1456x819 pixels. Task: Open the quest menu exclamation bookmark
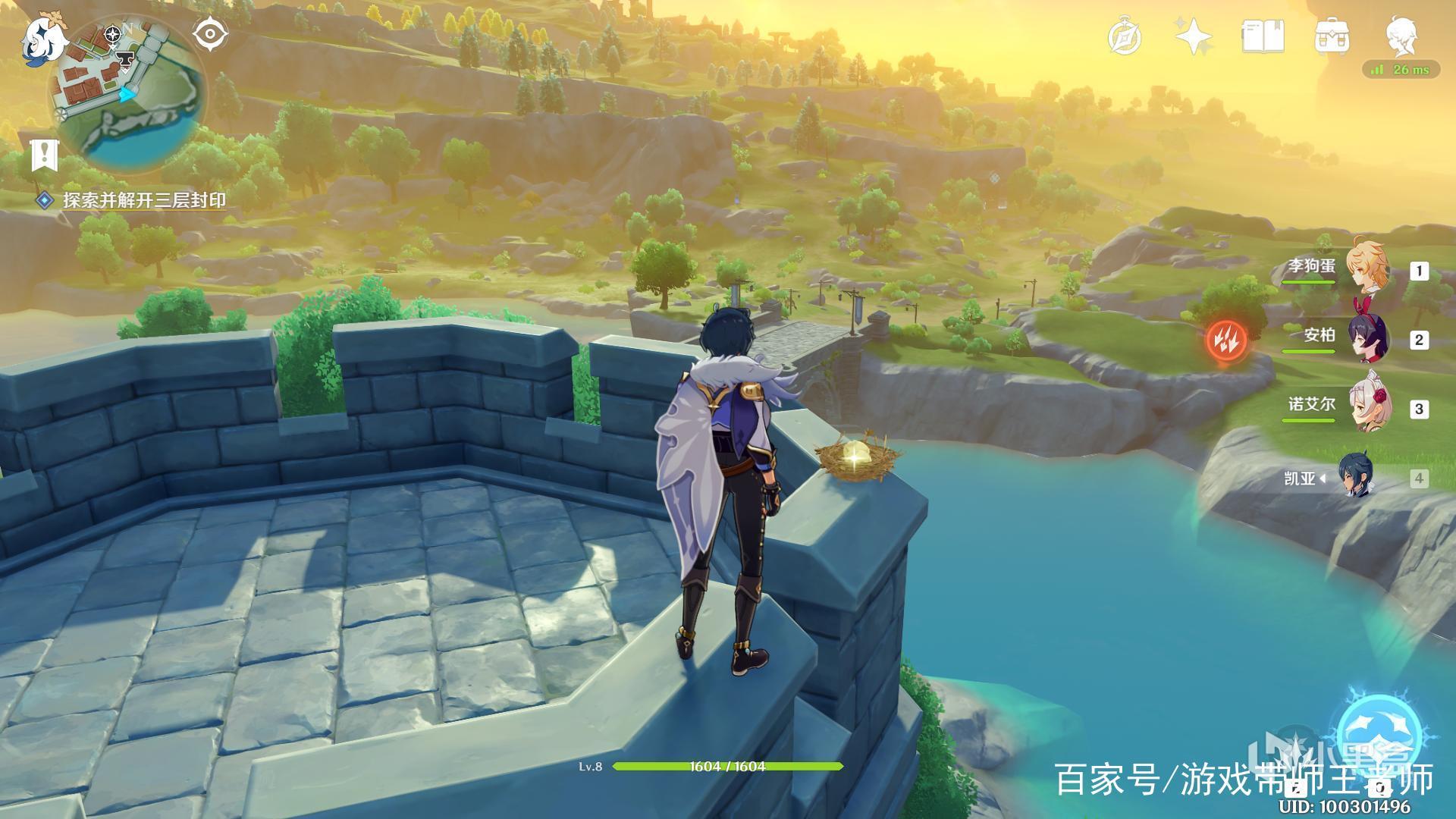pyautogui.click(x=45, y=155)
